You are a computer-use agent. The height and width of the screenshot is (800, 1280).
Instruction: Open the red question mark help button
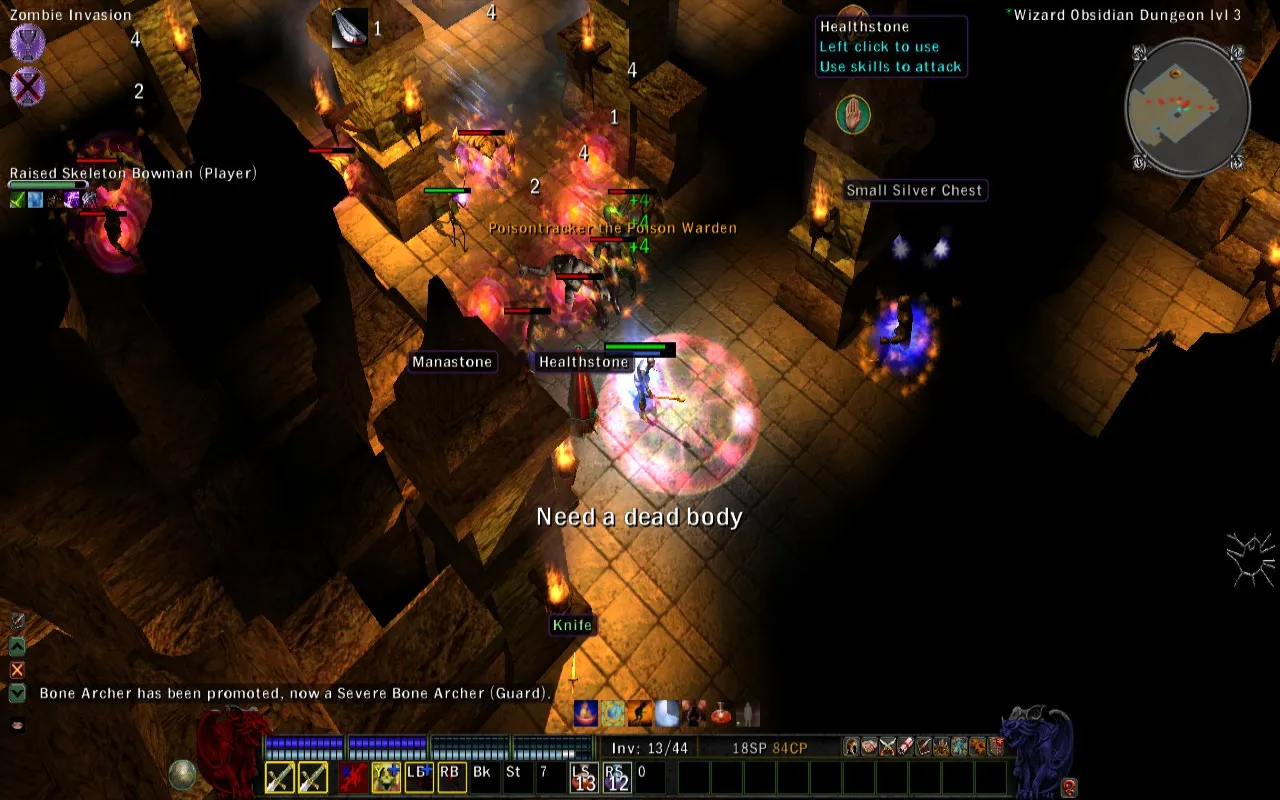(1069, 786)
